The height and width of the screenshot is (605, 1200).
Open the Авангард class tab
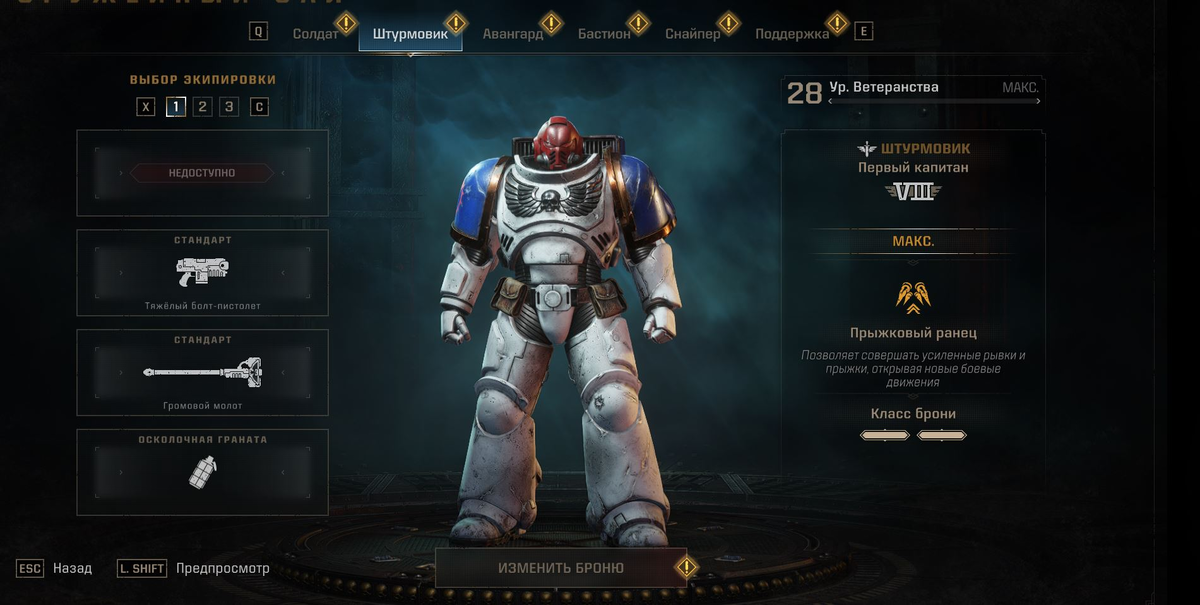(x=513, y=33)
